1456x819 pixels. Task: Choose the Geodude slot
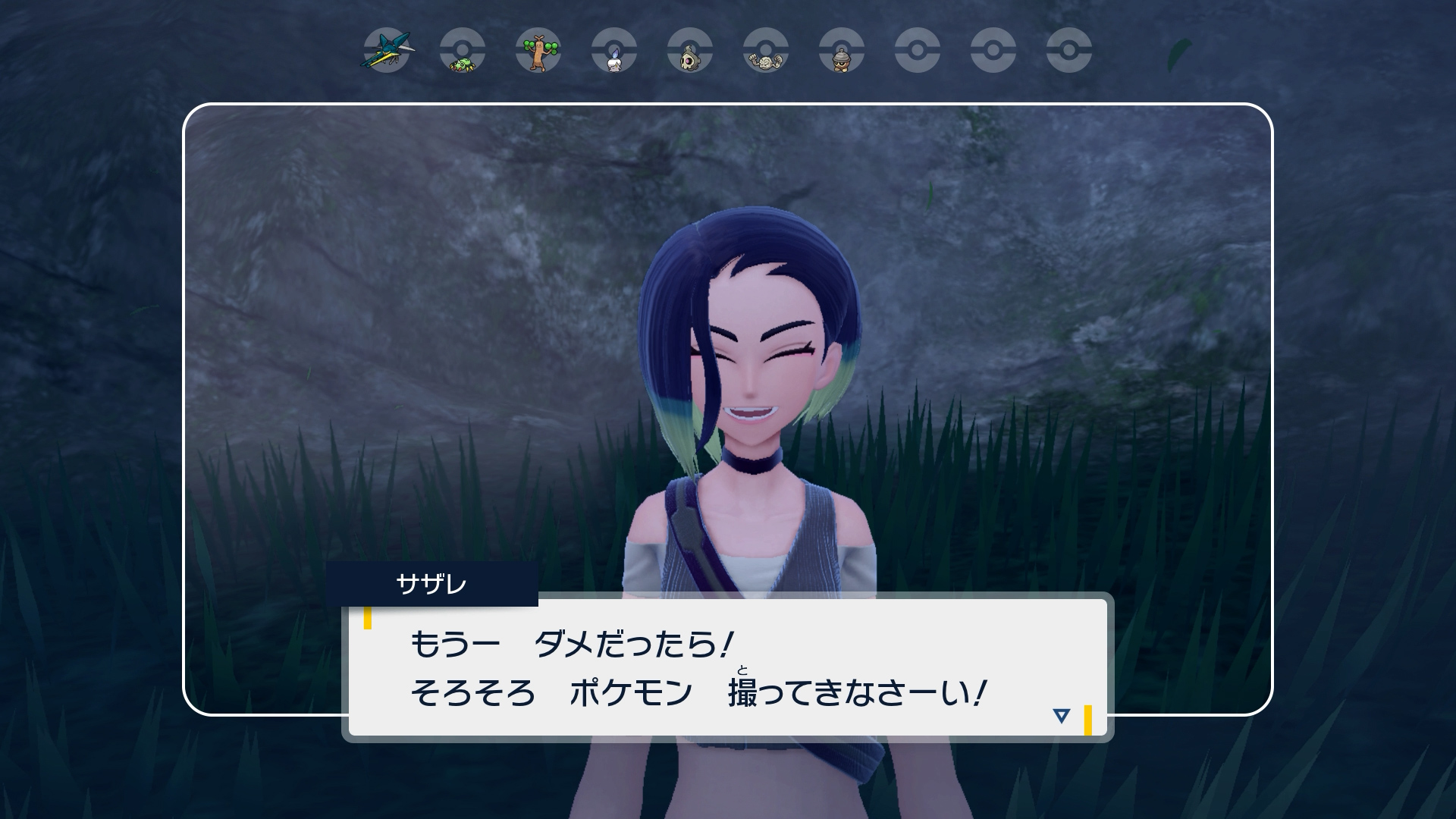click(x=766, y=52)
